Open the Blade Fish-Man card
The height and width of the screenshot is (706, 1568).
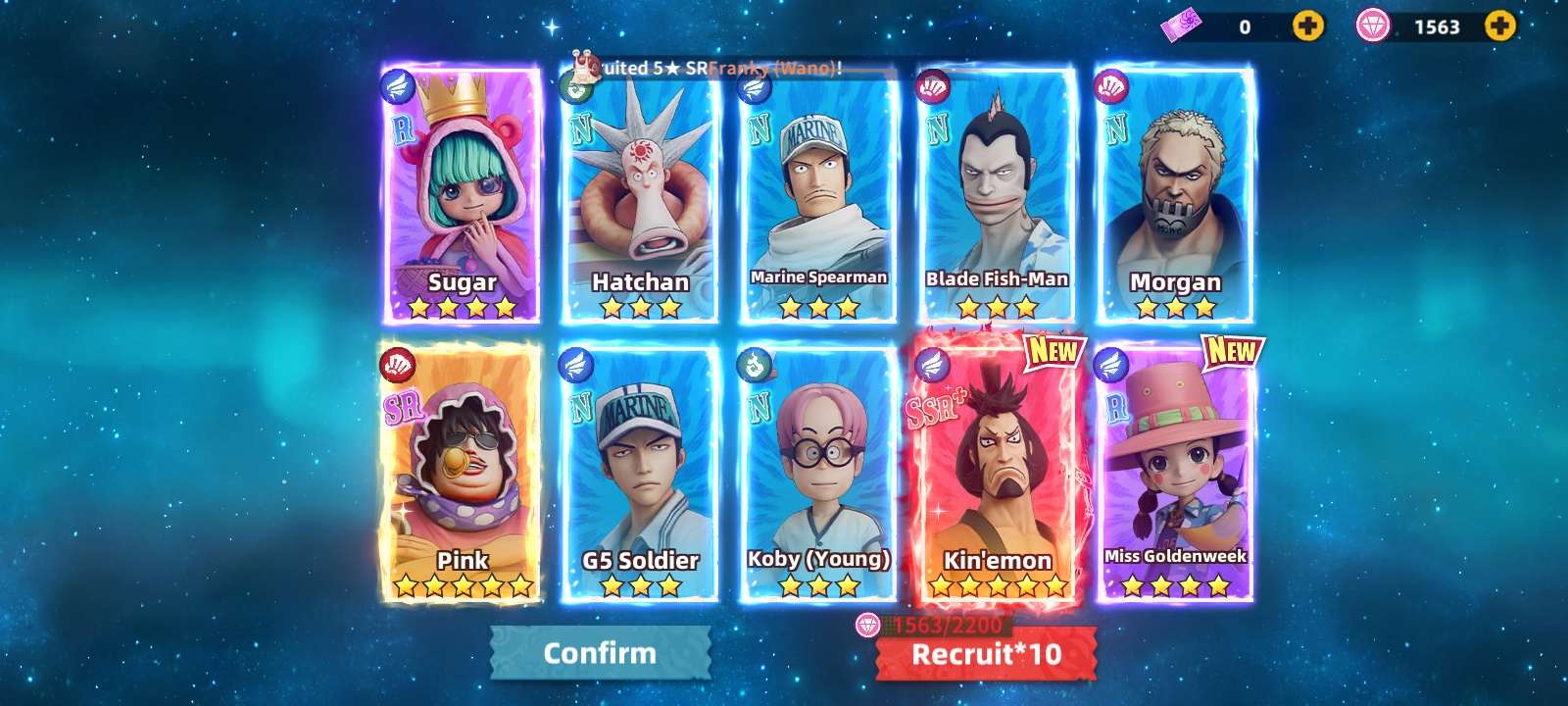[997, 196]
